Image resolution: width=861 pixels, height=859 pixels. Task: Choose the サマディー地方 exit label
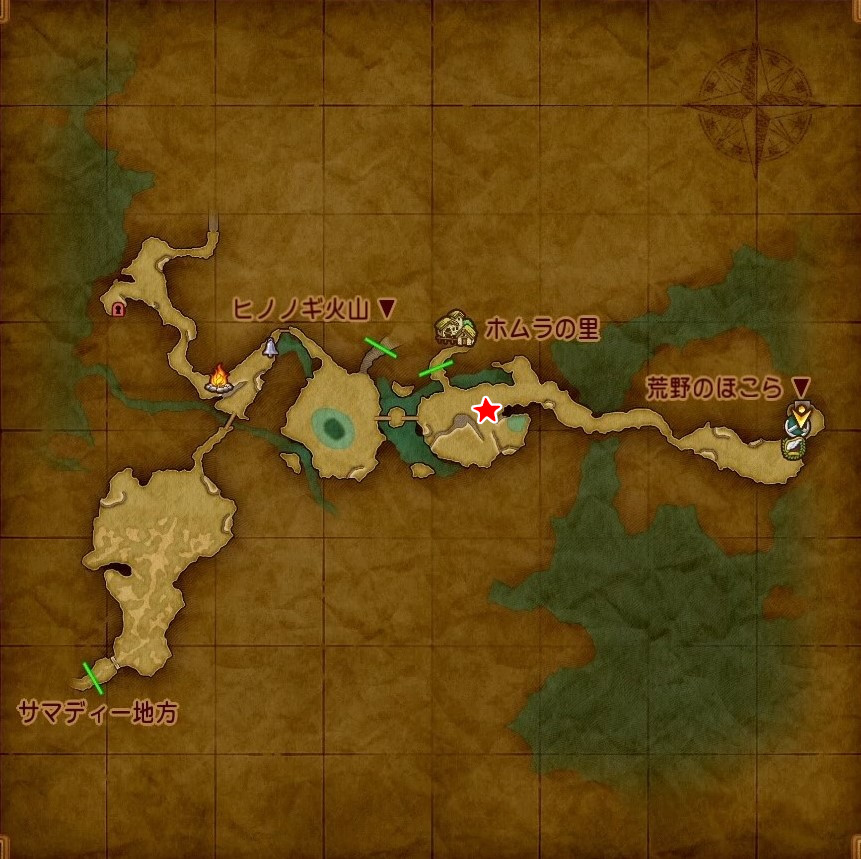[x=98, y=713]
